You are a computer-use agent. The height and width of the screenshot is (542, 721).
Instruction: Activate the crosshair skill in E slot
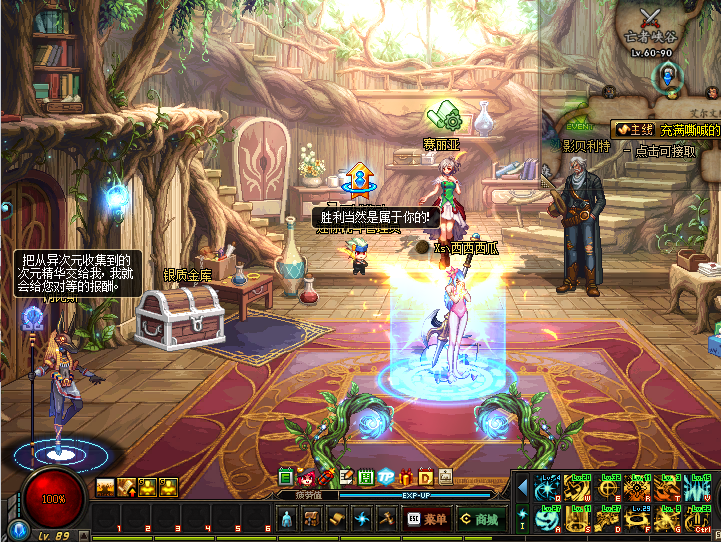pyautogui.click(x=609, y=488)
